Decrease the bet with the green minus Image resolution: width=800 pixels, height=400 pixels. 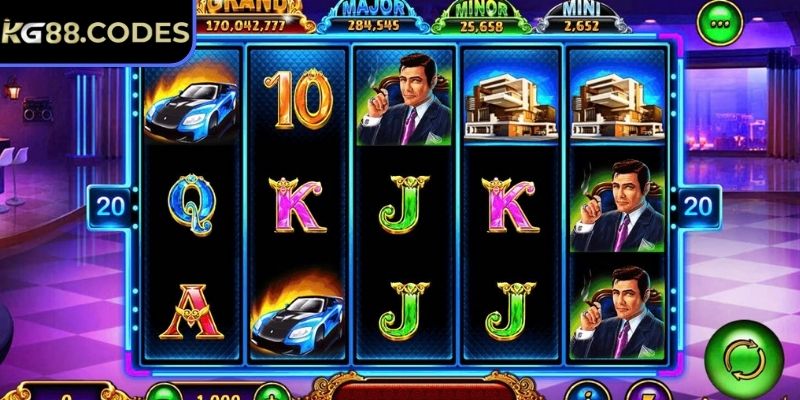(x=164, y=393)
